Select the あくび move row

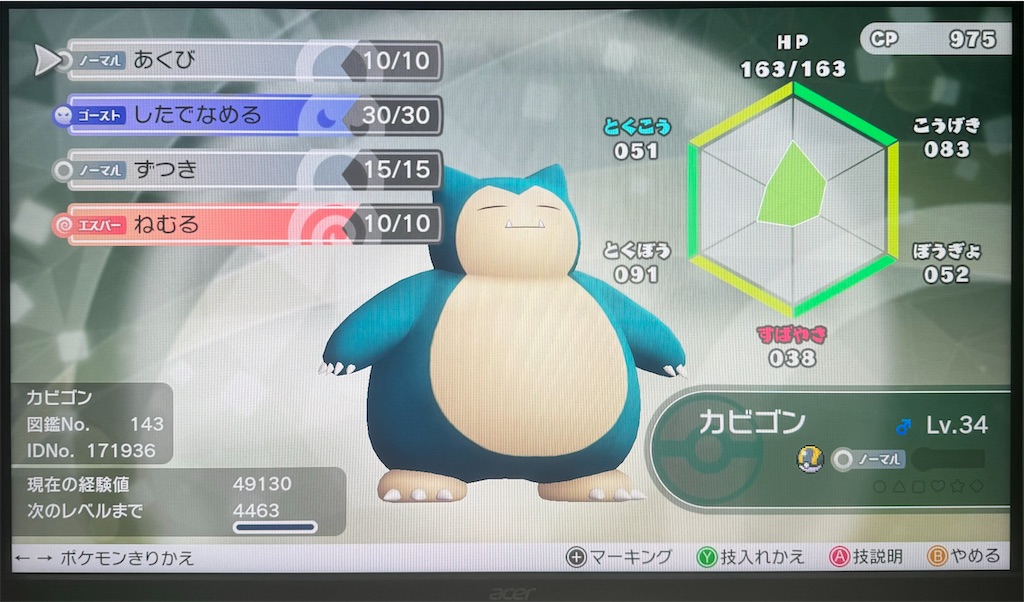(x=250, y=61)
